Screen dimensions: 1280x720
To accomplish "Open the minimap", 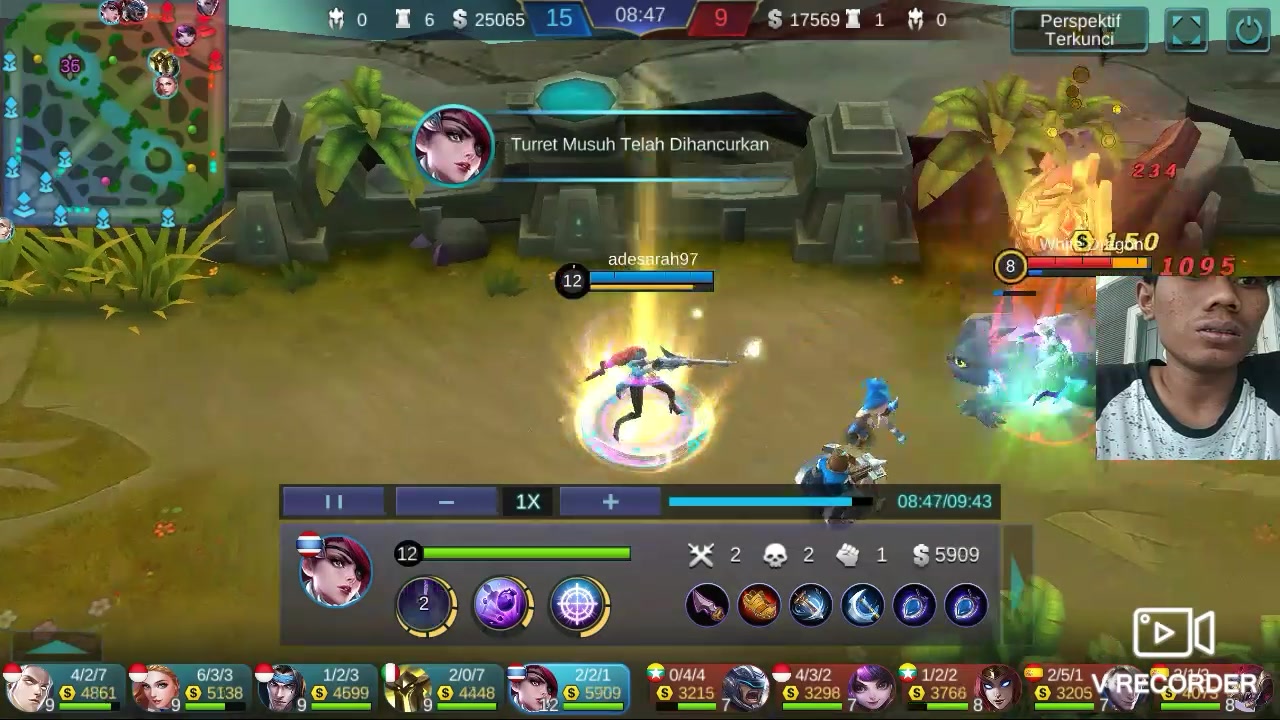I will tap(112, 112).
